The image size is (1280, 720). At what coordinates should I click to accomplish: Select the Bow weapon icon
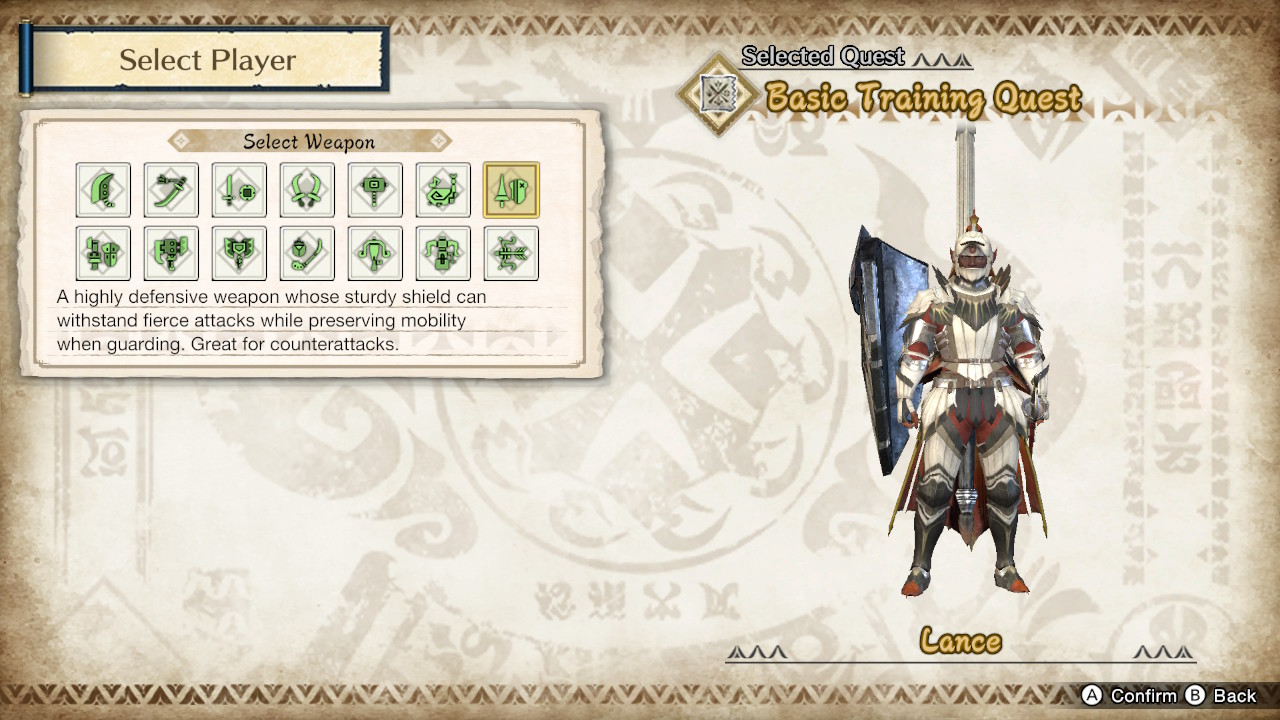click(511, 253)
